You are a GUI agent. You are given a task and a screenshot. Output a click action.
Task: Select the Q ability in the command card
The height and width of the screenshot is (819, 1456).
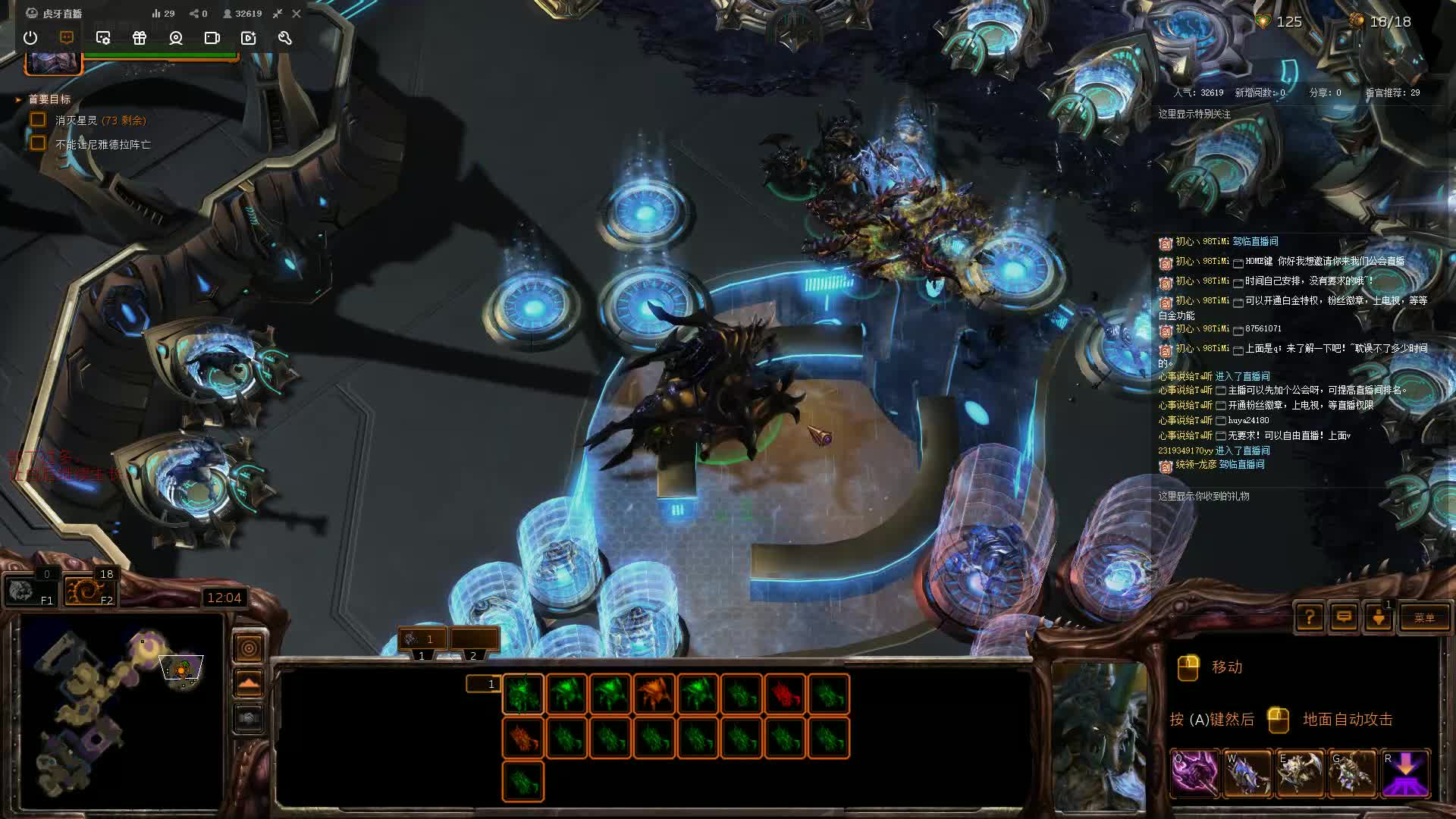pyautogui.click(x=1196, y=773)
